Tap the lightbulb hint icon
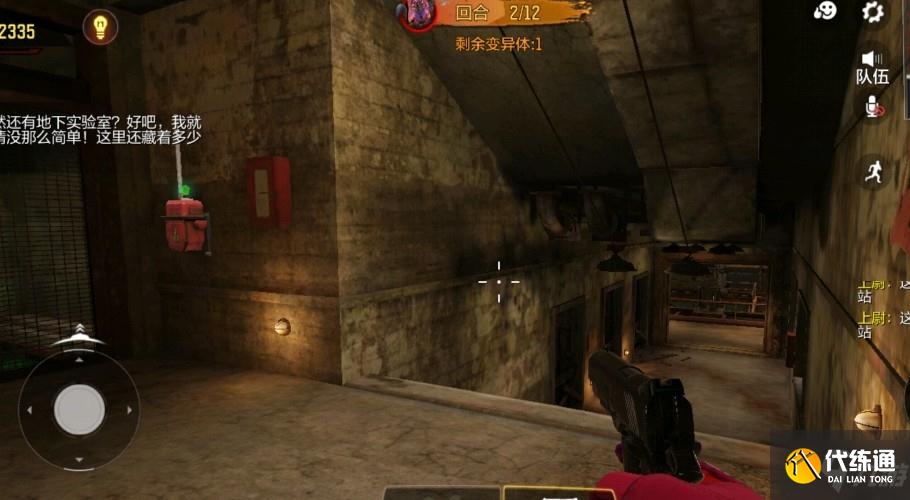This screenshot has width=910, height=500. 99,27
